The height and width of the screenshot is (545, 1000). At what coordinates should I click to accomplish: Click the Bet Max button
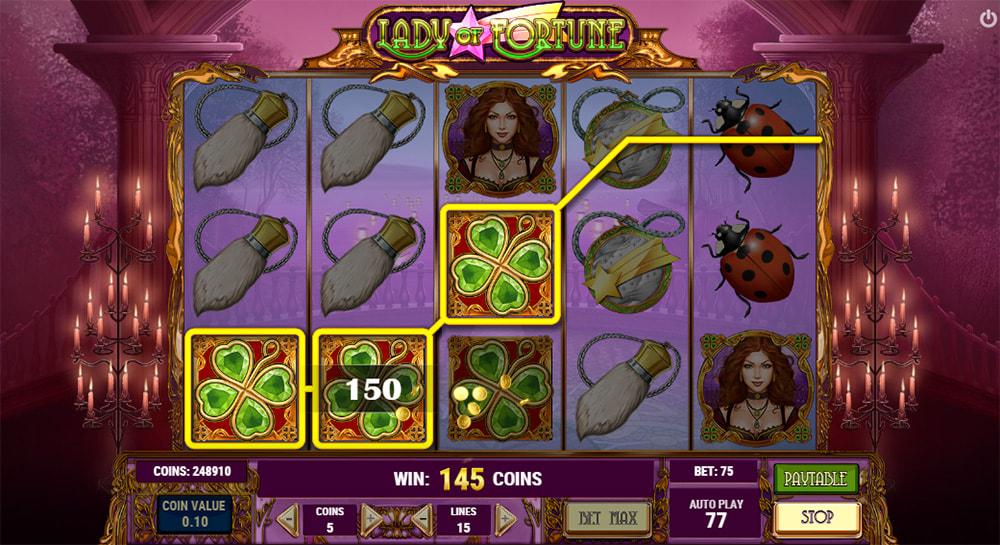(608, 518)
